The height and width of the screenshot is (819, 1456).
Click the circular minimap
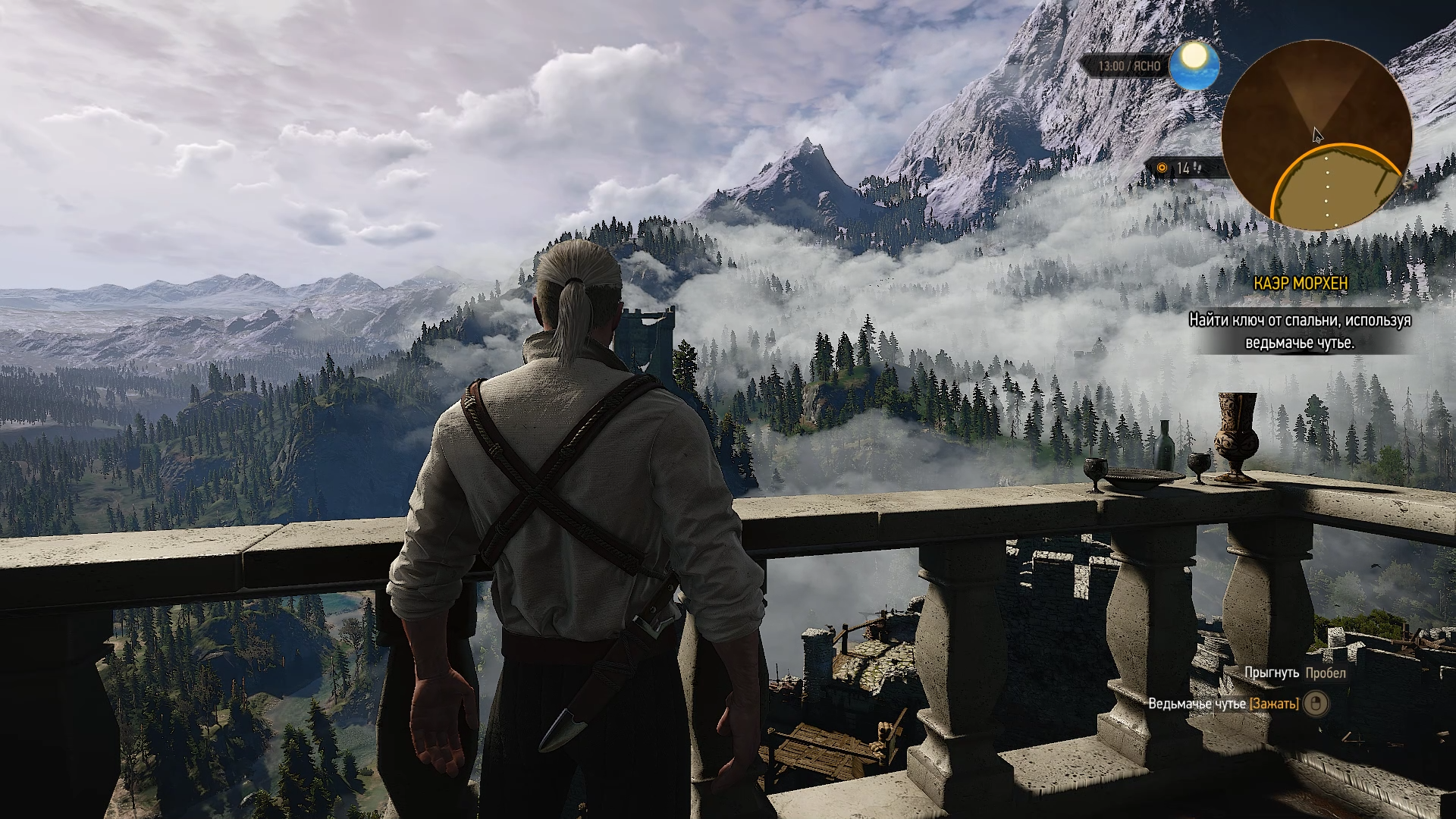pyautogui.click(x=1317, y=133)
